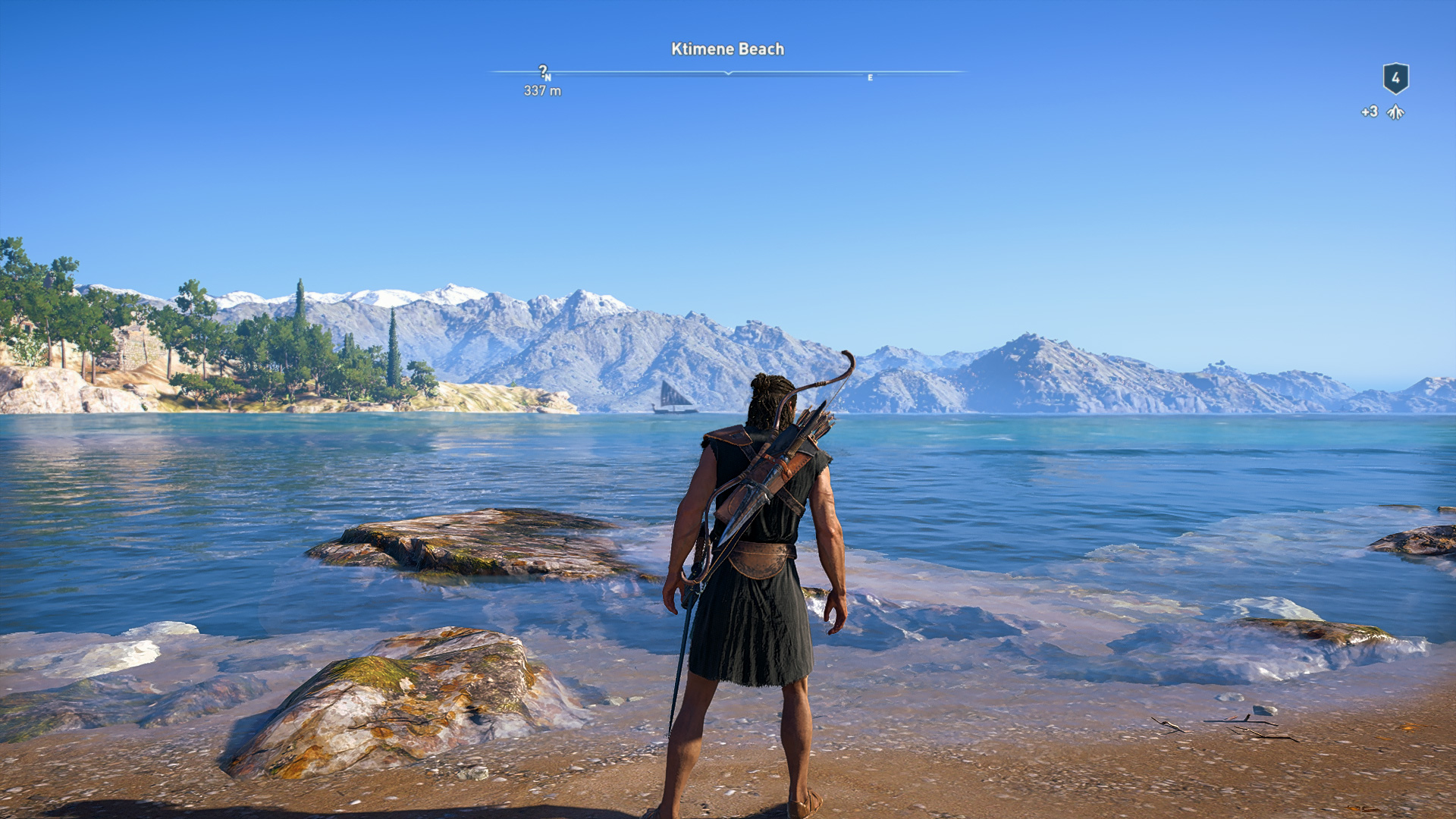
Task: Select the level 4 shield badge
Action: pyautogui.click(x=1395, y=78)
